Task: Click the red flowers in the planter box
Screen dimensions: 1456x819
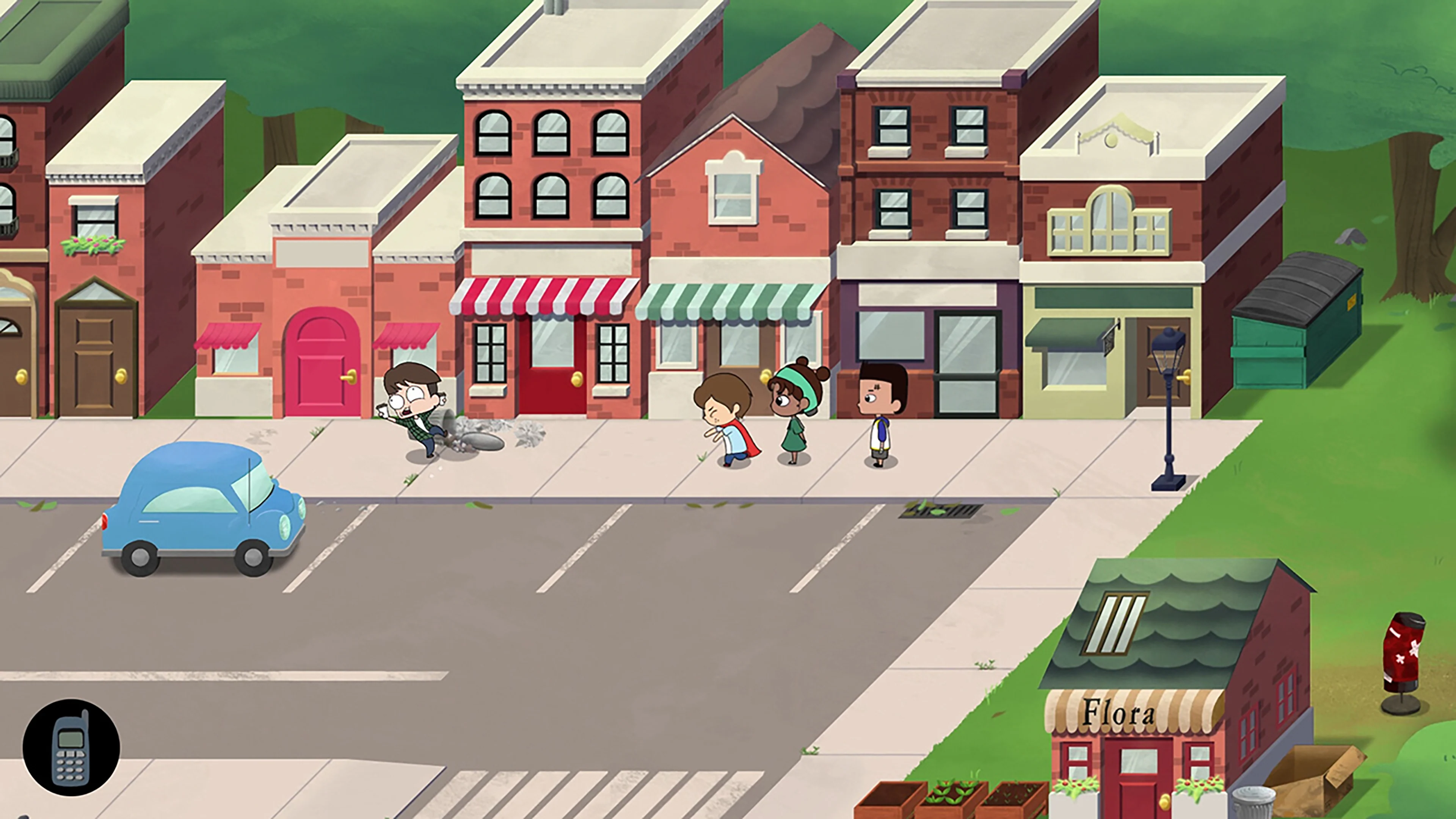Action: click(x=1192, y=786)
